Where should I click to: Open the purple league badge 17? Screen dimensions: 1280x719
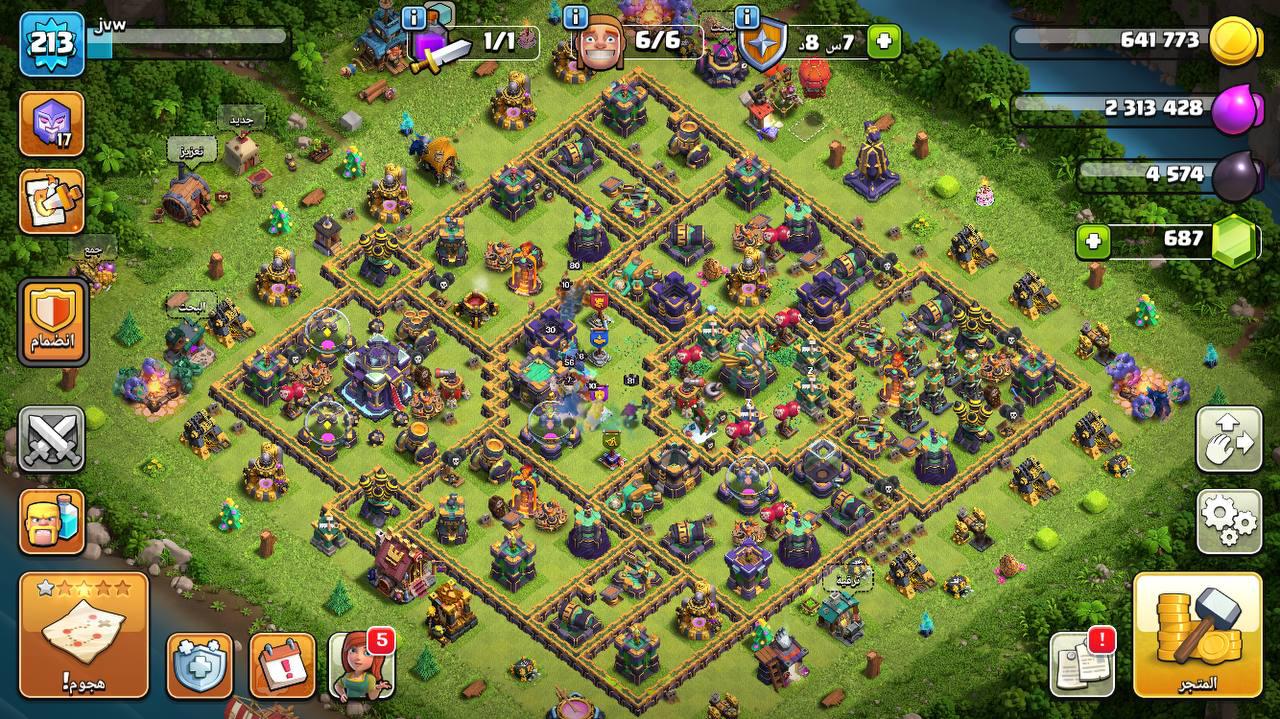pos(51,124)
